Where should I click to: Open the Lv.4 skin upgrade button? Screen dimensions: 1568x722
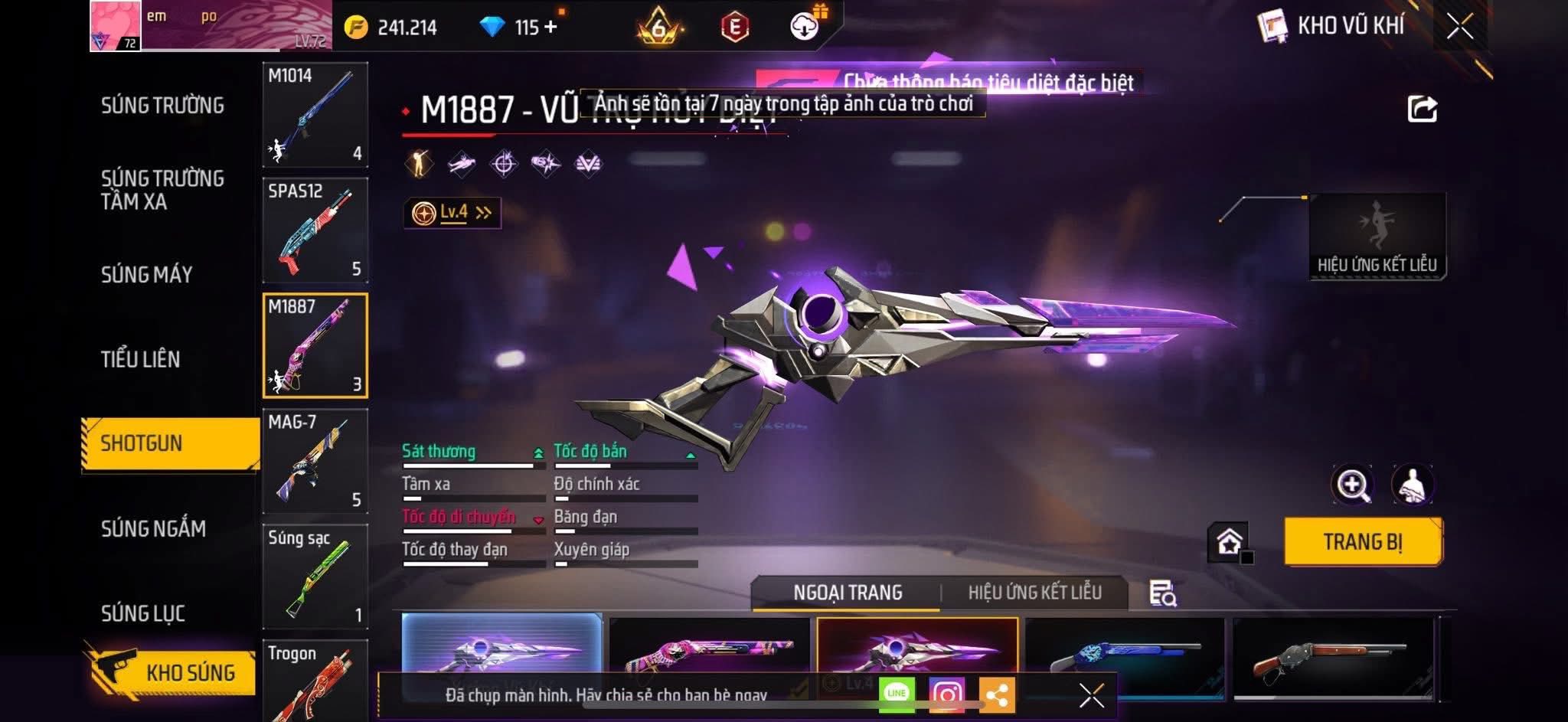(x=452, y=213)
